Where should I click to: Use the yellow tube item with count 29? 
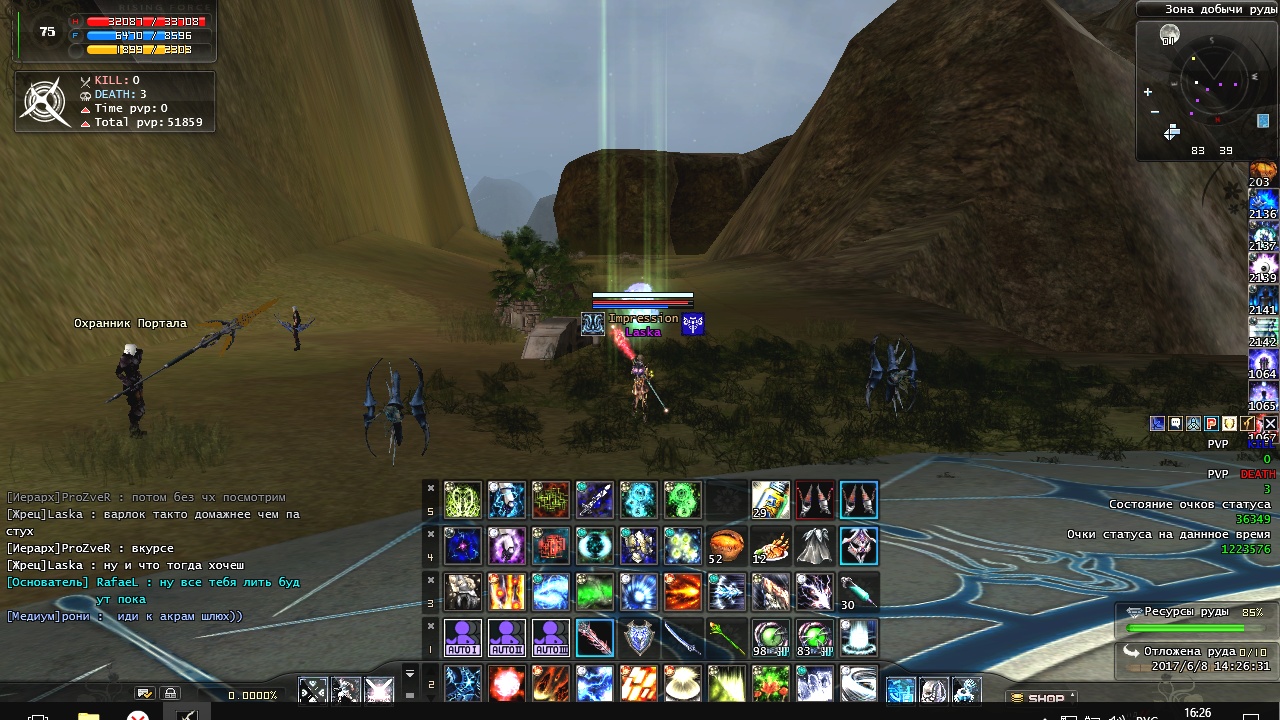click(771, 500)
